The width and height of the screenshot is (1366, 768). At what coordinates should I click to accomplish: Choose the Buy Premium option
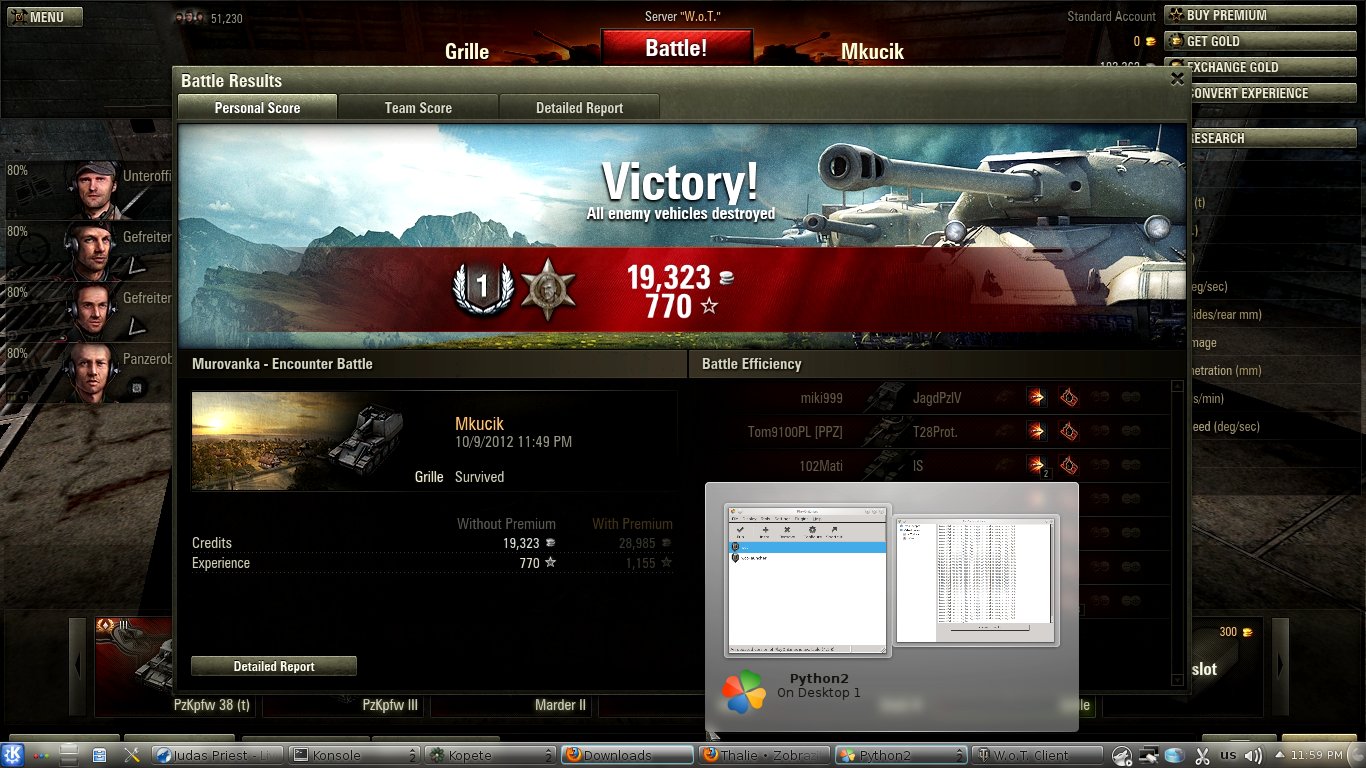click(1263, 15)
